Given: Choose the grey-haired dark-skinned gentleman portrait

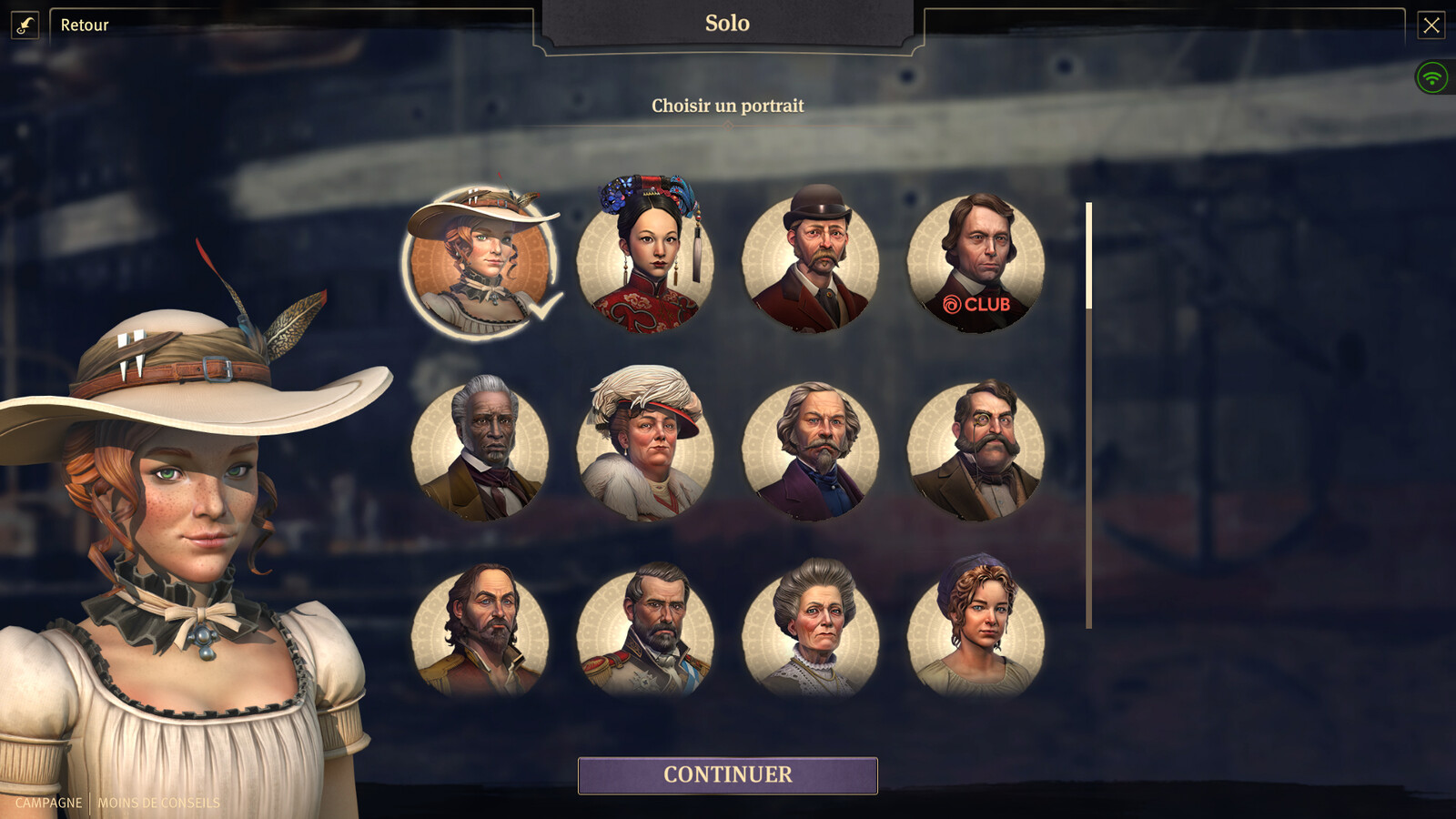Looking at the screenshot, I should coord(480,450).
